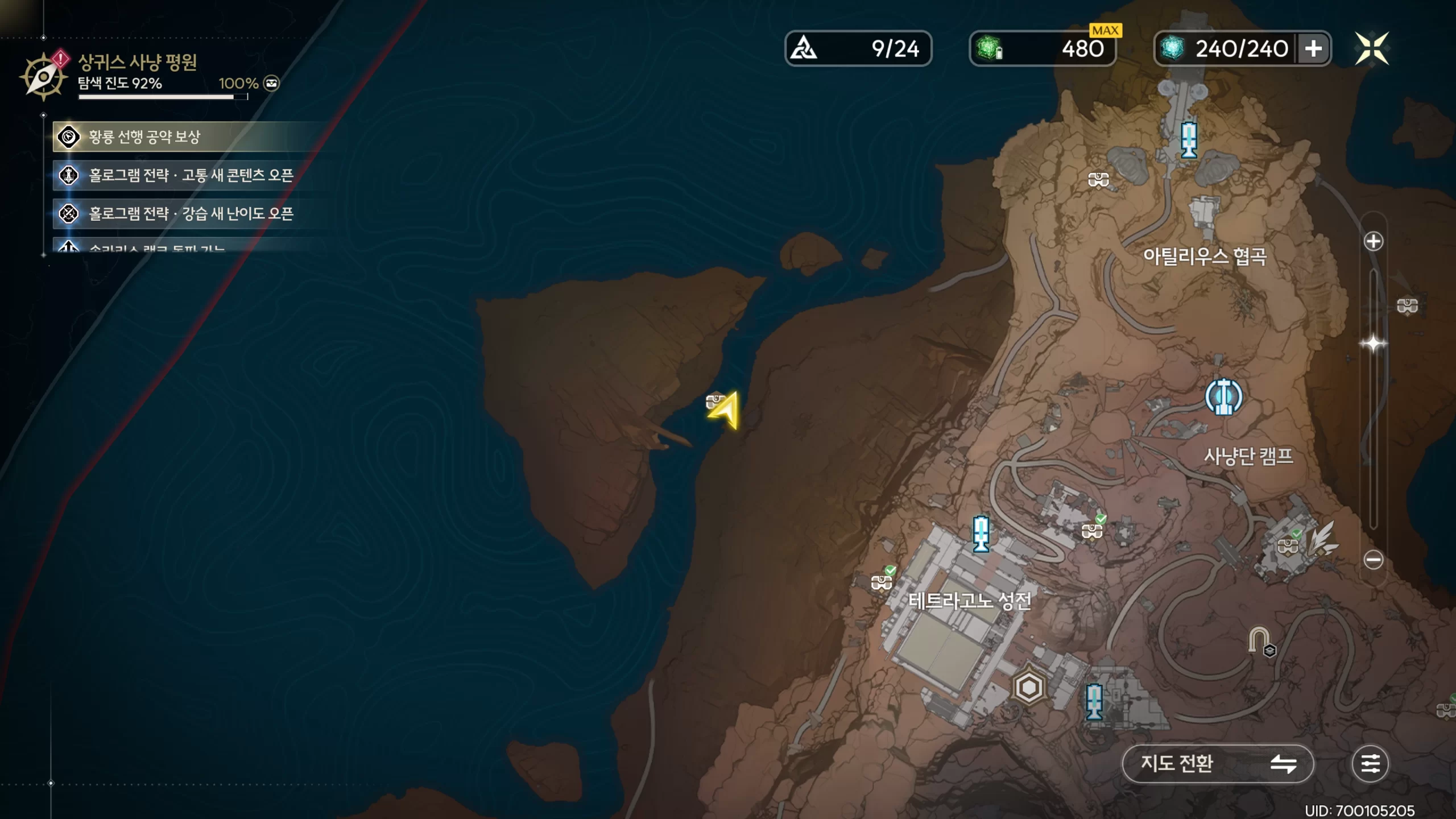Select the arch gate marker on the map

(1259, 640)
